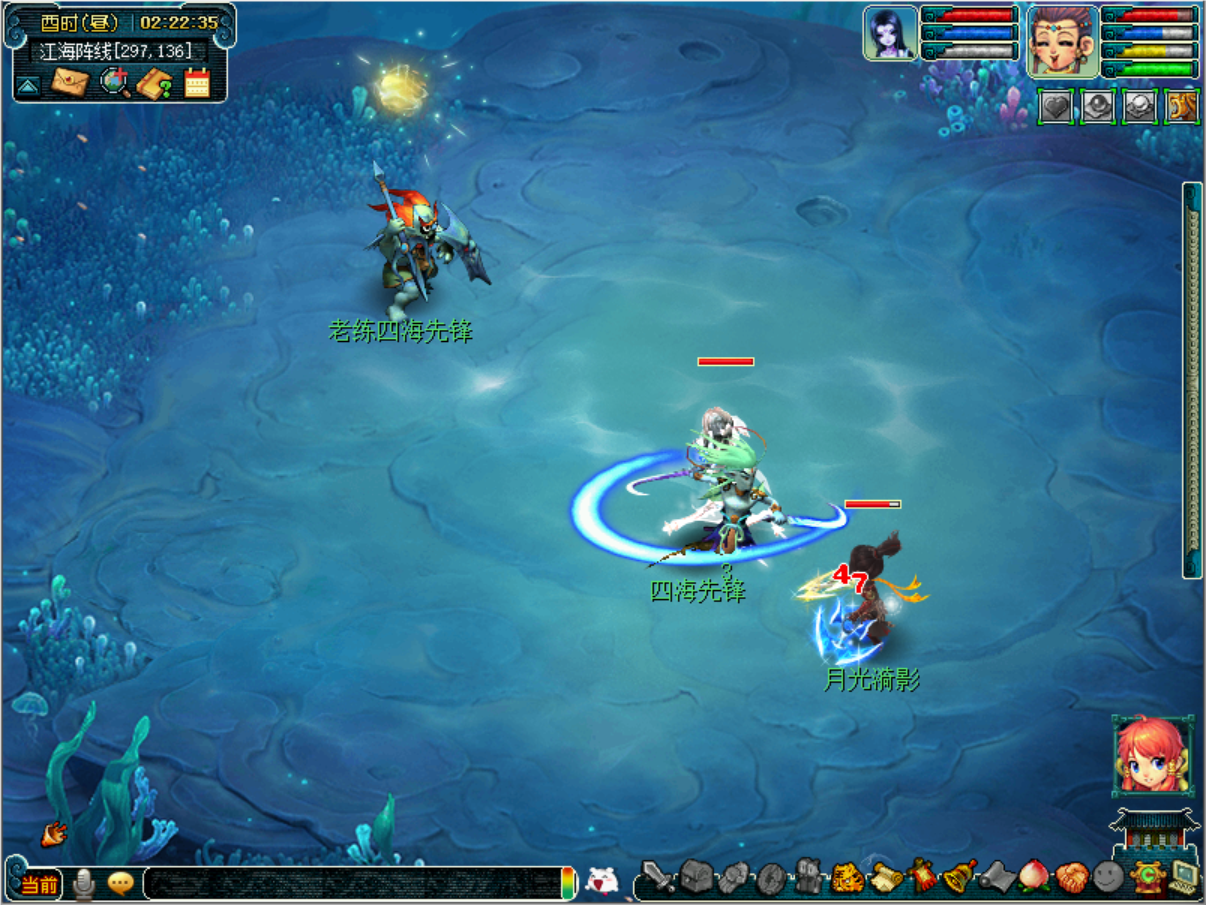1206x905 pixels.
Task: Open the help book with question mark
Action: click(x=155, y=82)
